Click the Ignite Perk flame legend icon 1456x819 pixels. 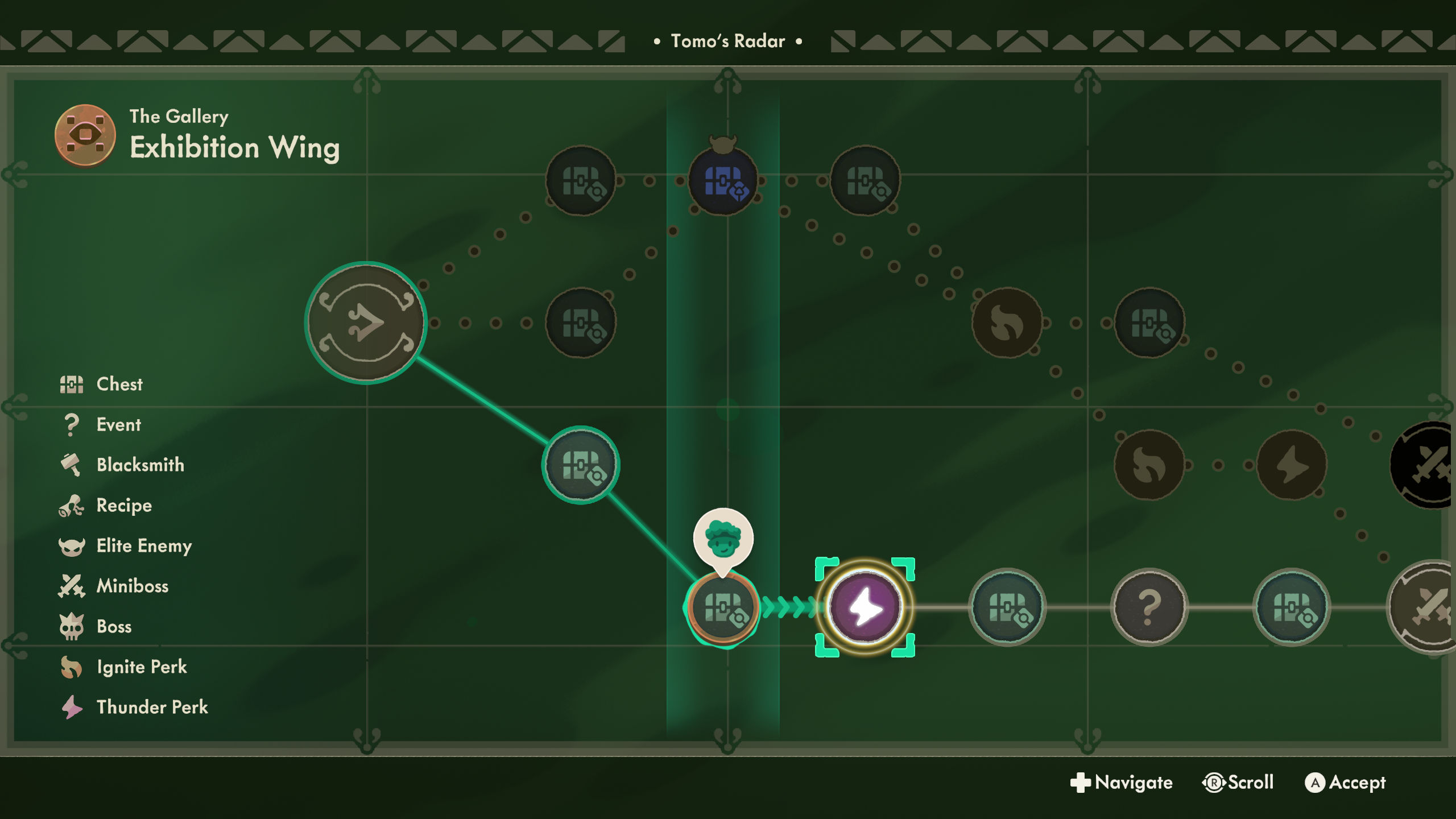click(x=72, y=667)
